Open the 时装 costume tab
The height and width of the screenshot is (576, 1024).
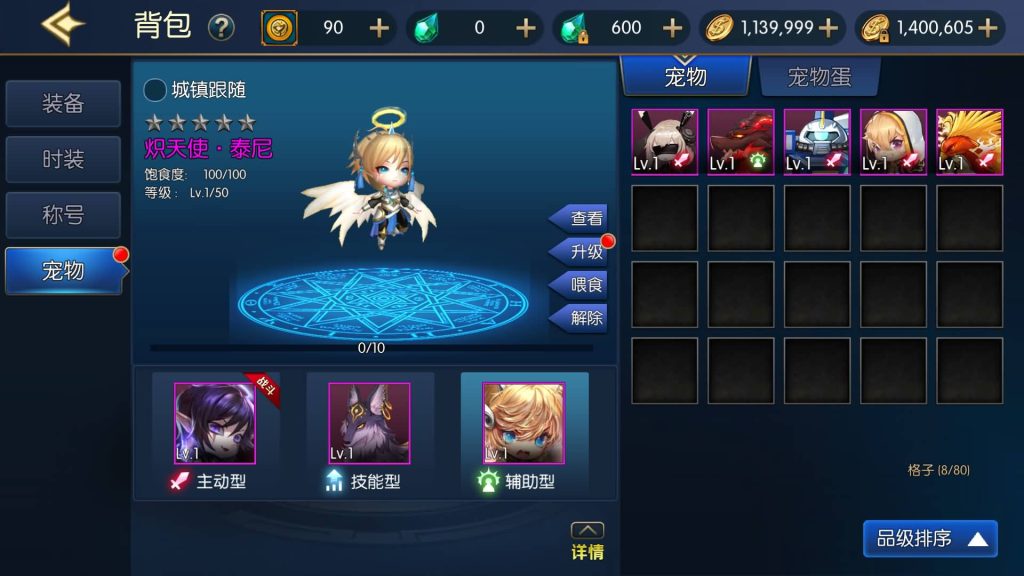[x=63, y=159]
